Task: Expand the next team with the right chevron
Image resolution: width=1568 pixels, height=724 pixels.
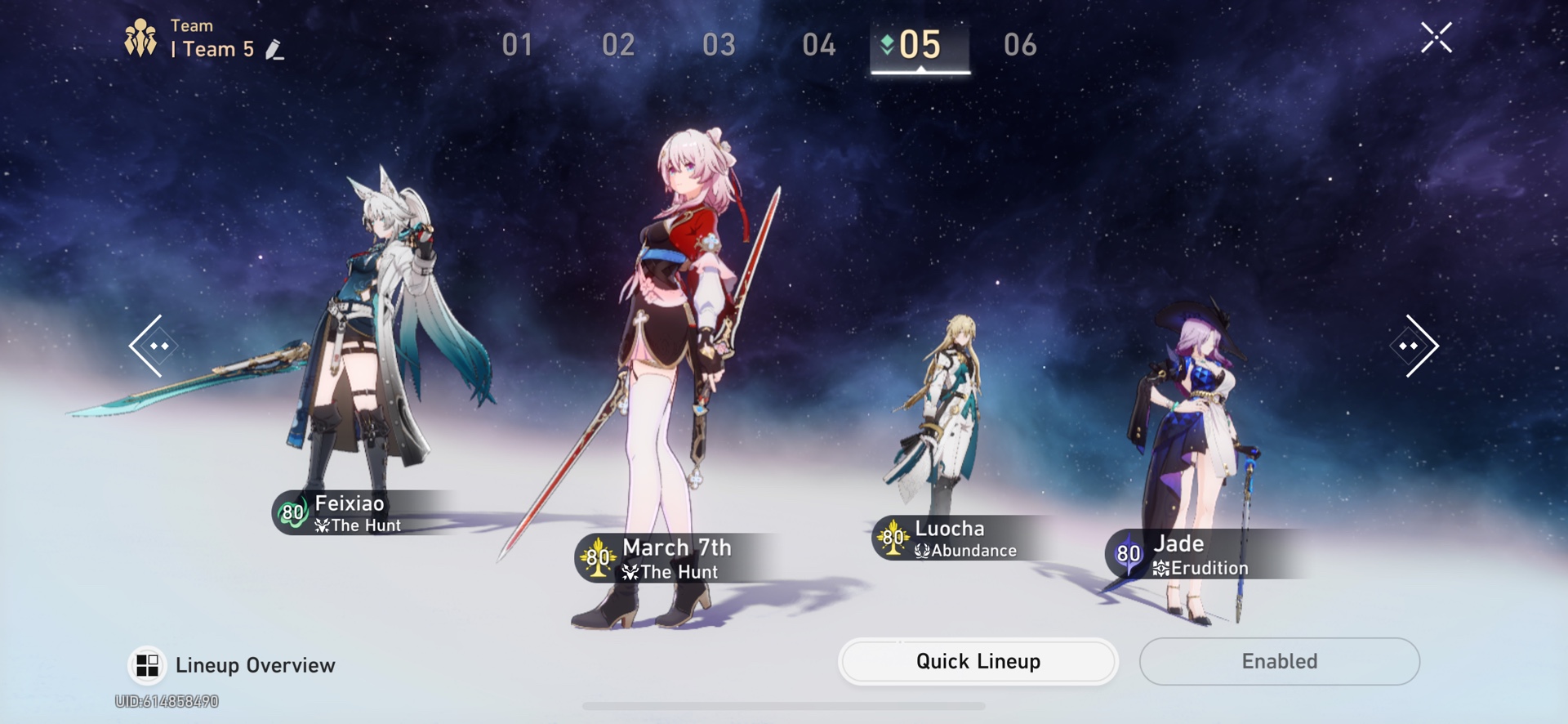Action: [x=1415, y=346]
